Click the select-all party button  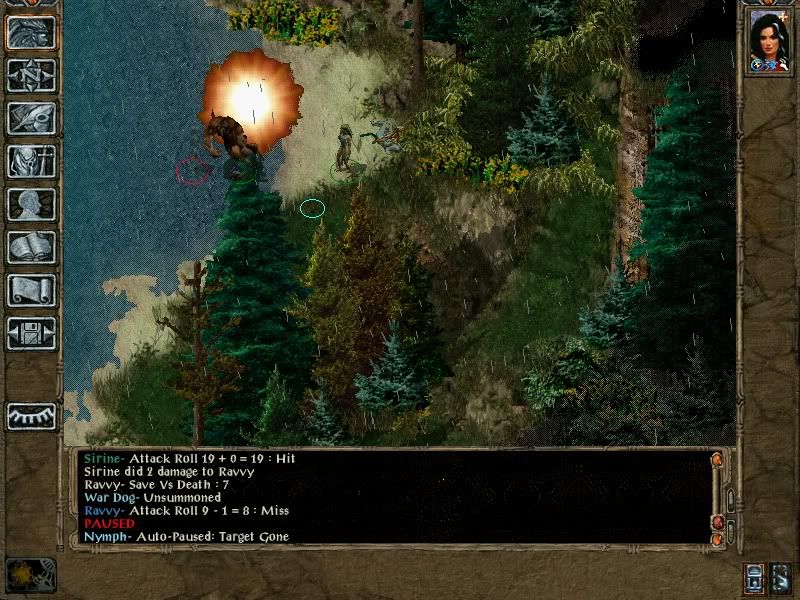781,578
